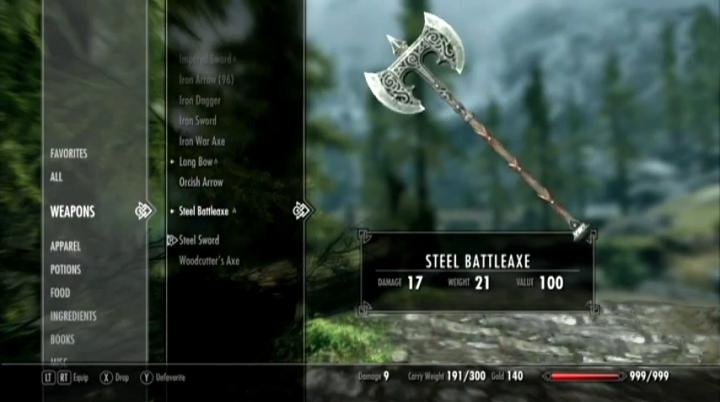Select the Iron Dagger entry
The width and height of the screenshot is (720, 402).
click(200, 100)
